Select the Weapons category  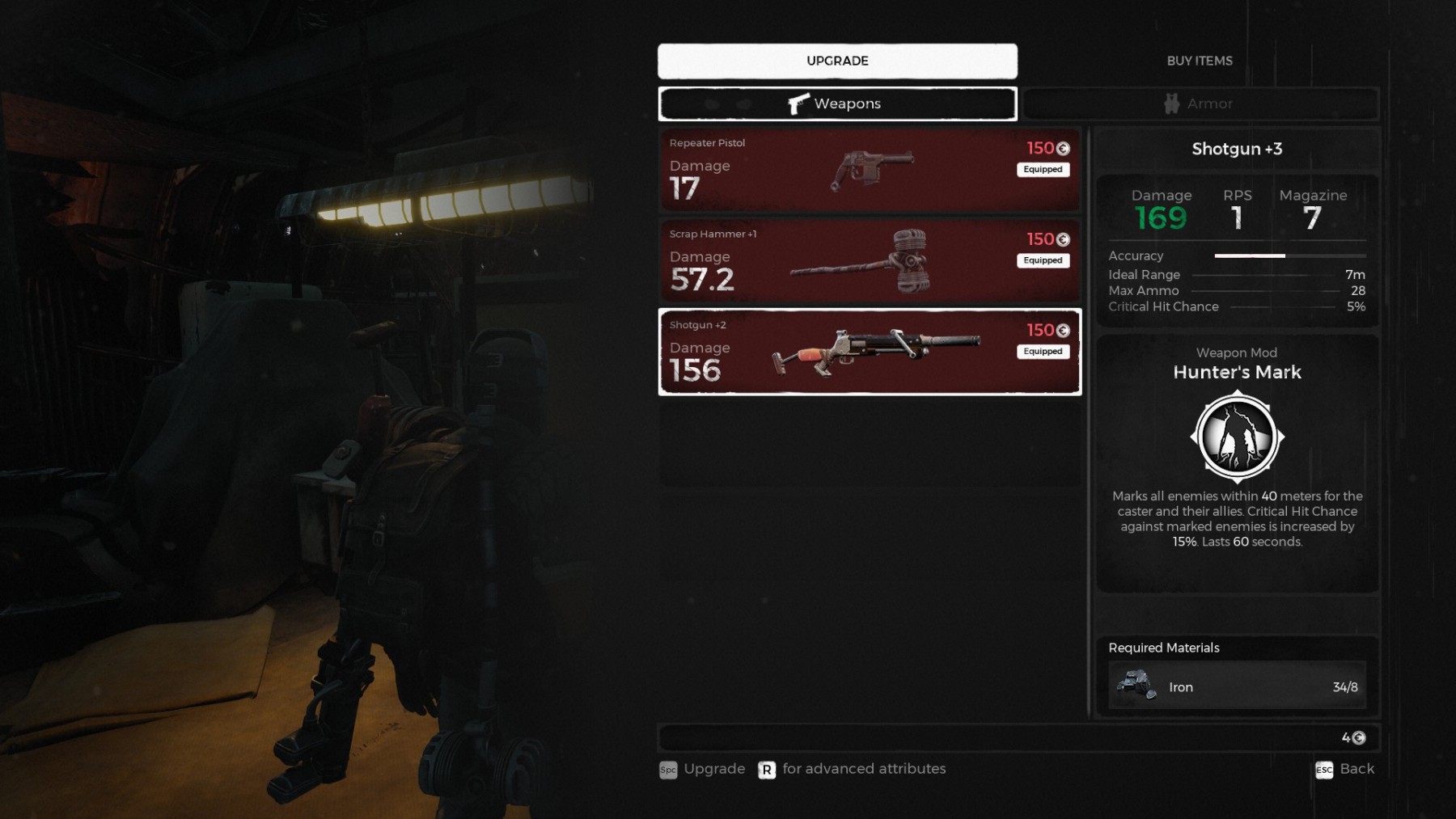click(x=837, y=103)
